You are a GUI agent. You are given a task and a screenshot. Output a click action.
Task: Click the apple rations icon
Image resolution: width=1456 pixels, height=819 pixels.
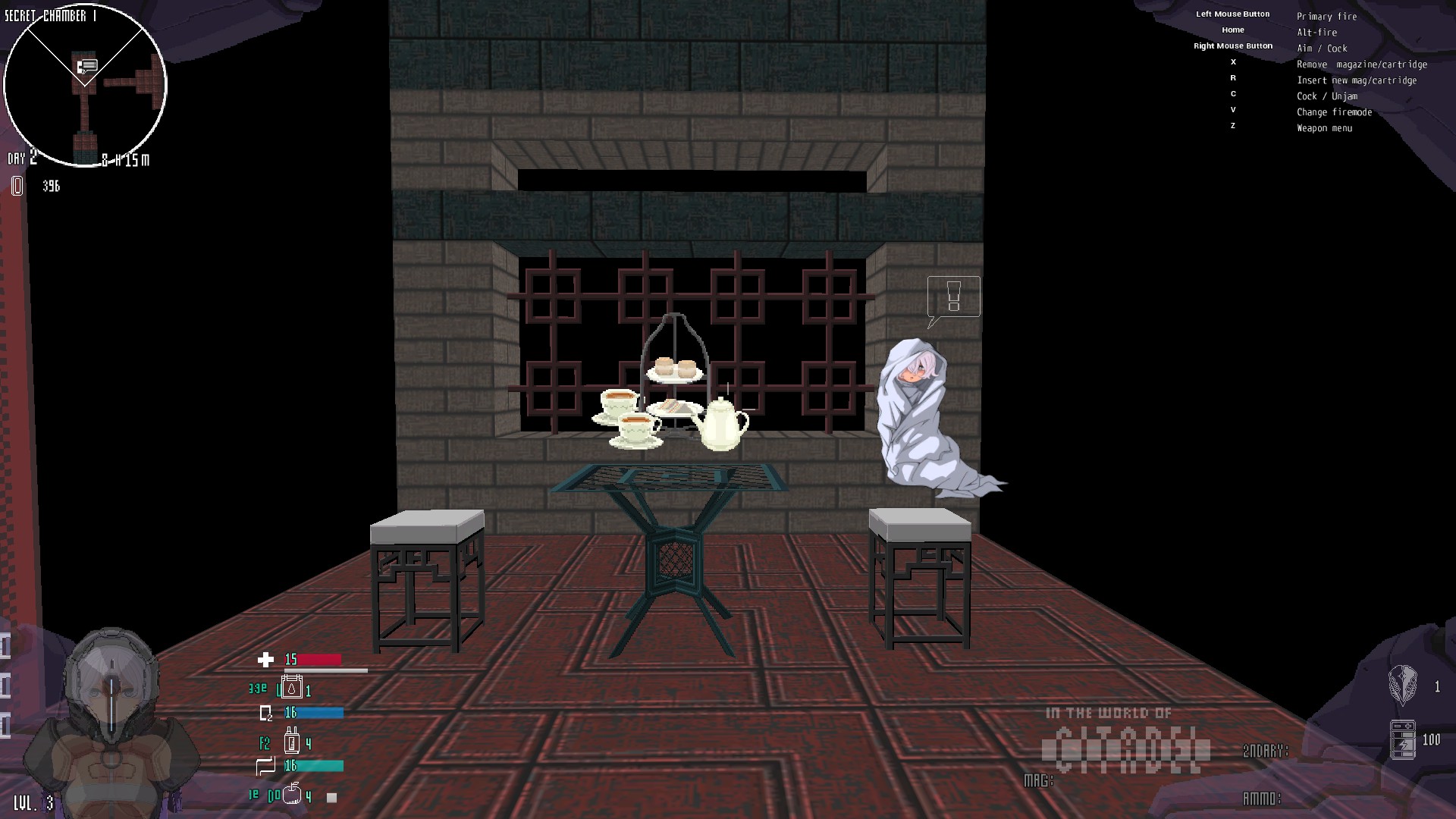(291, 793)
